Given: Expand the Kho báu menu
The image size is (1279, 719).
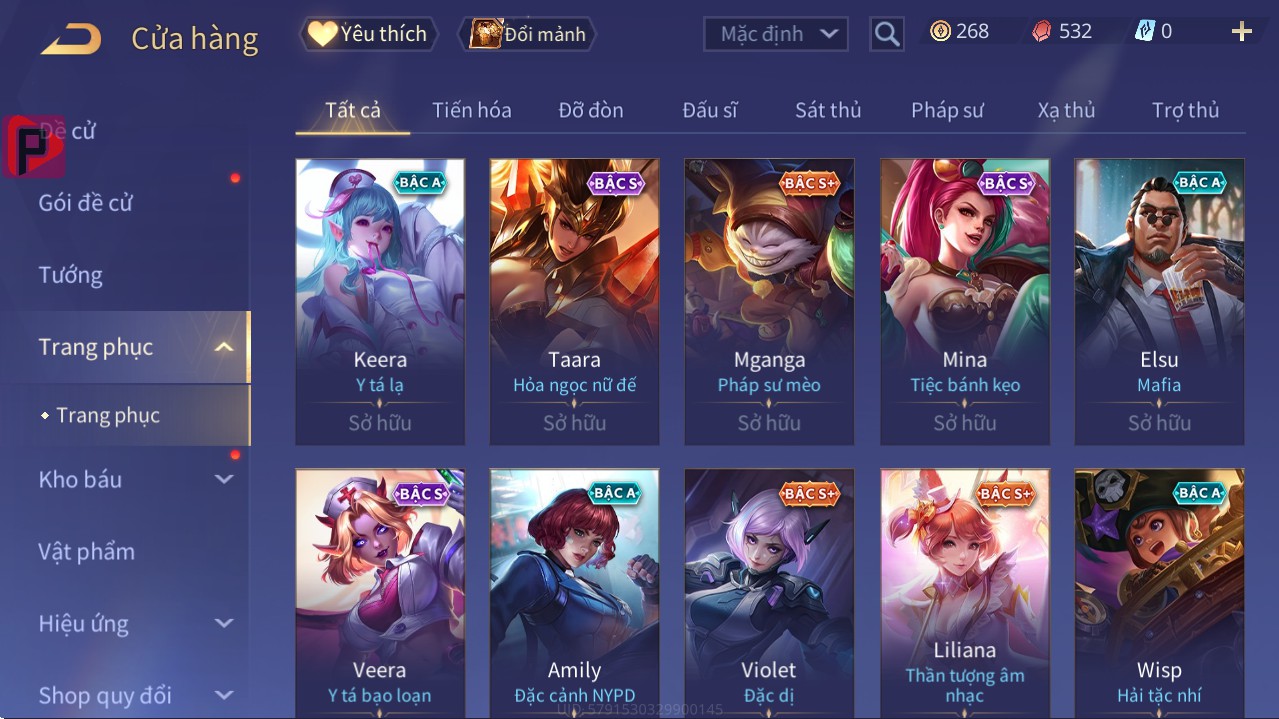Looking at the screenshot, I should (x=135, y=479).
